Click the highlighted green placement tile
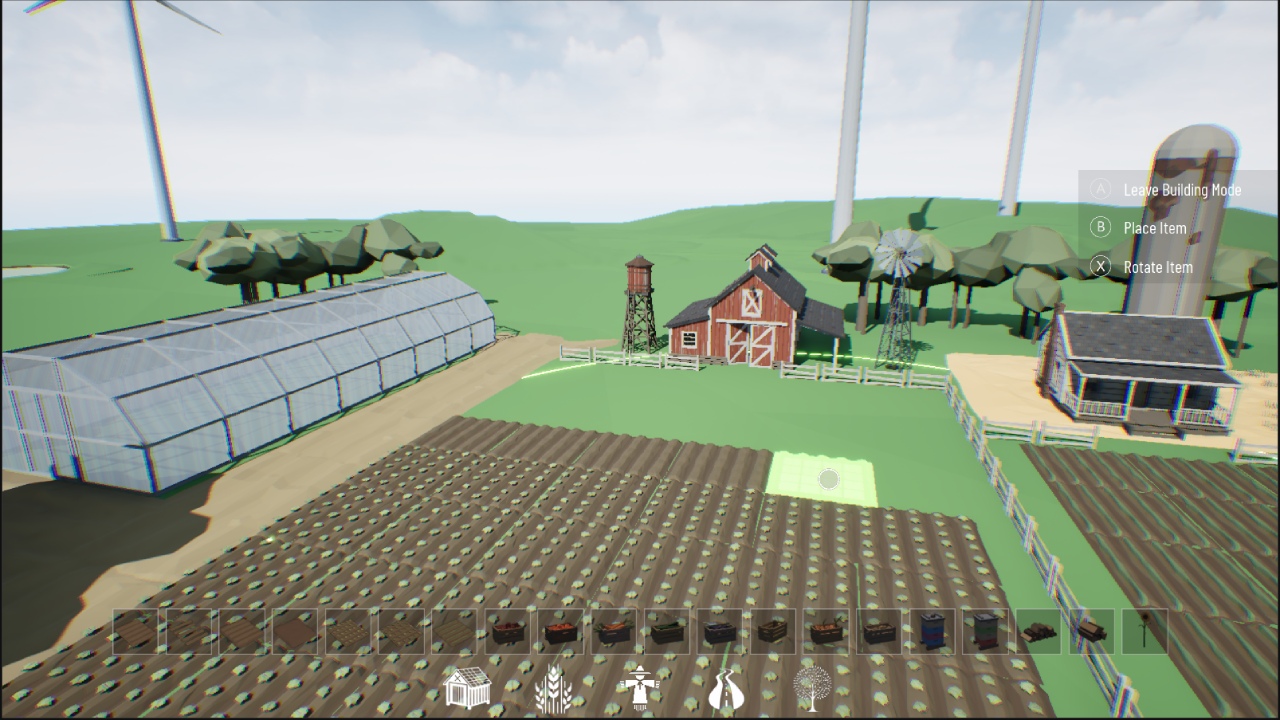Viewport: 1280px width, 720px height. pos(827,479)
